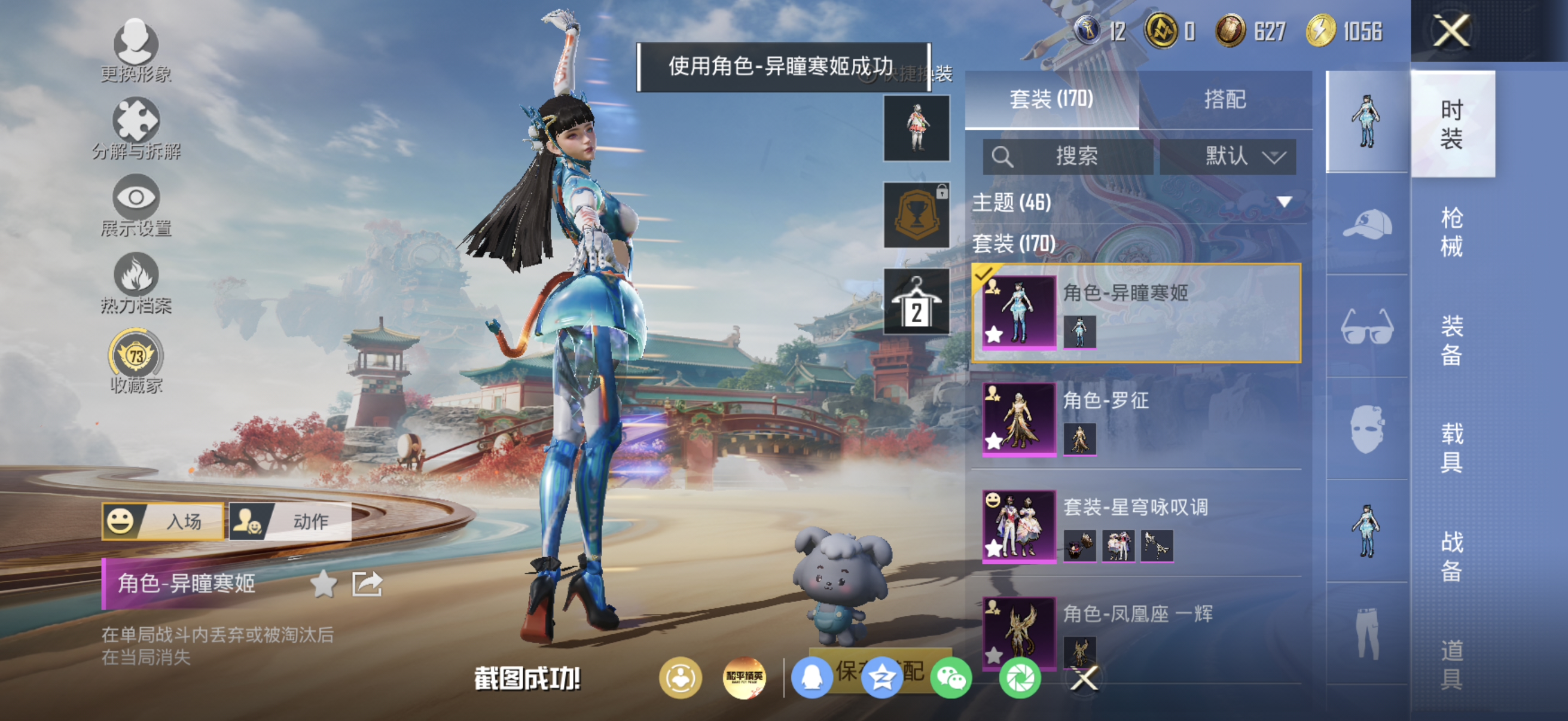Collapse the 主题 (46) section
The width and height of the screenshot is (1568, 721).
[x=1283, y=203]
